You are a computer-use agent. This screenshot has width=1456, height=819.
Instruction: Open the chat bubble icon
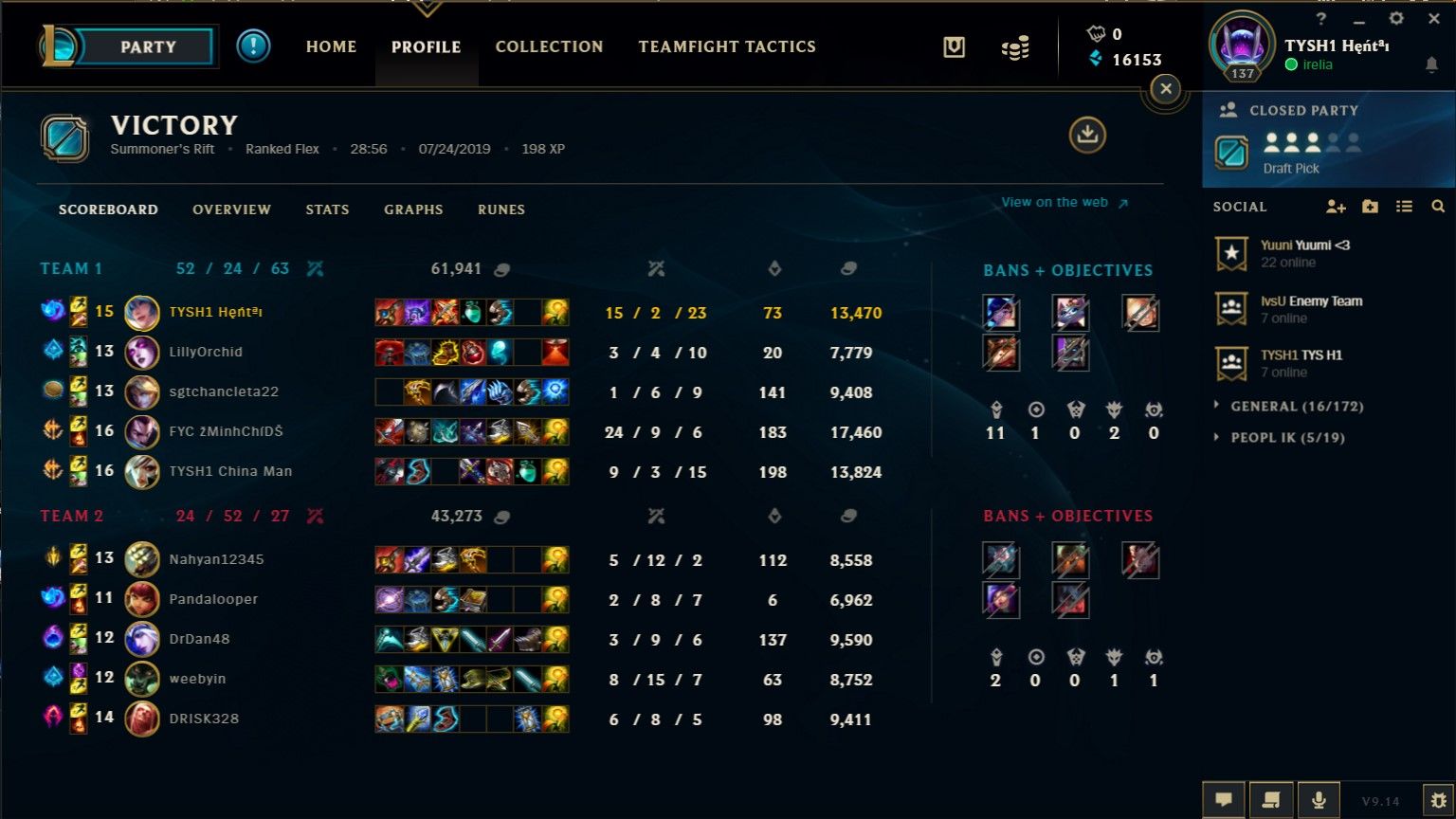[1224, 798]
